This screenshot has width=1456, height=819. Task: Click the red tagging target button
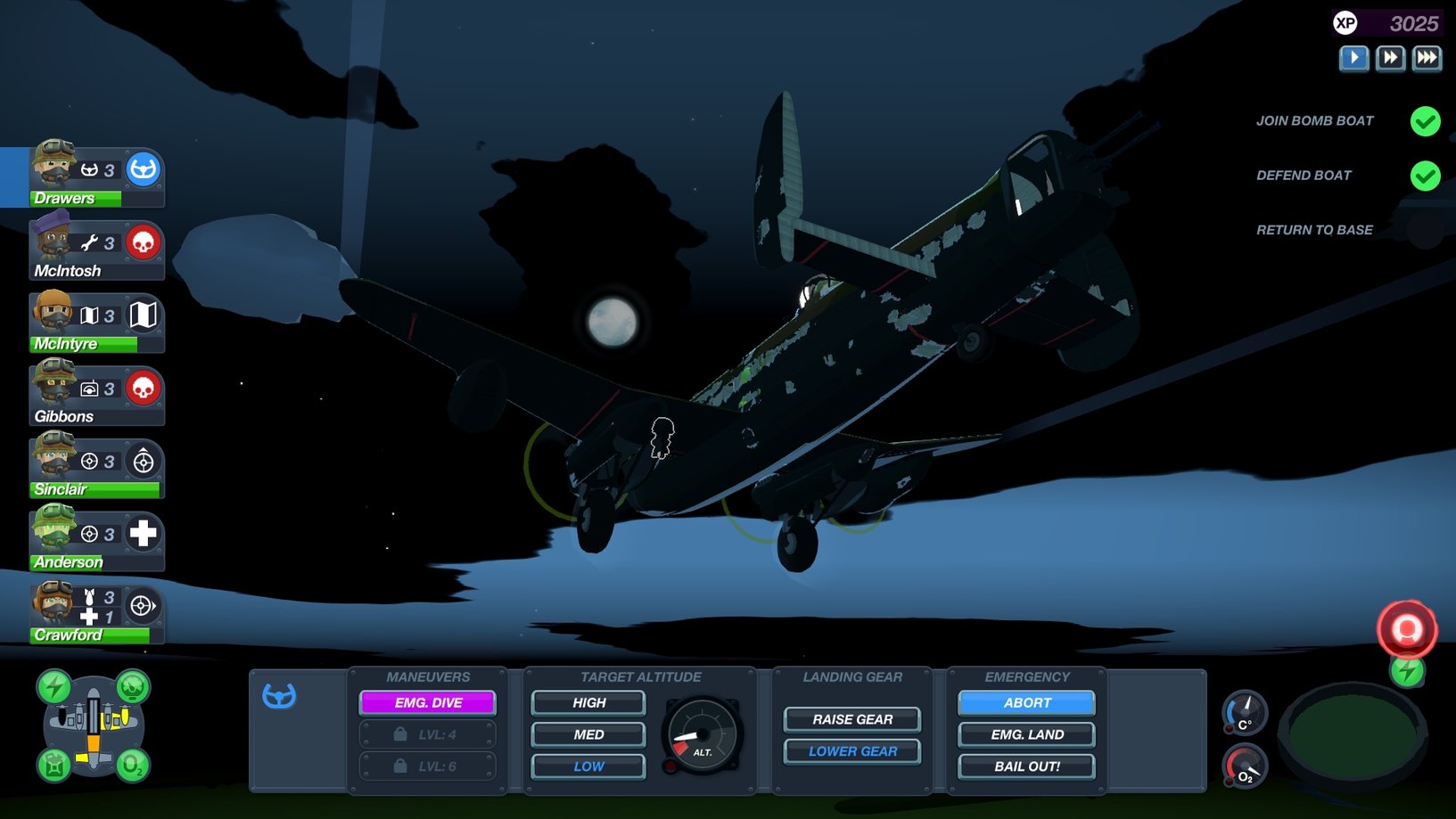coord(1407,630)
